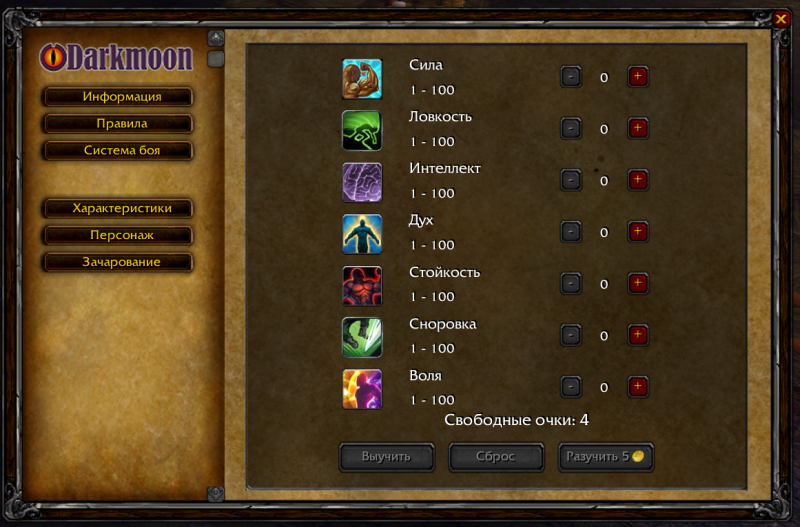Viewport: 800px width, 527px height.
Task: Reset points with the Сброс button
Action: [496, 457]
